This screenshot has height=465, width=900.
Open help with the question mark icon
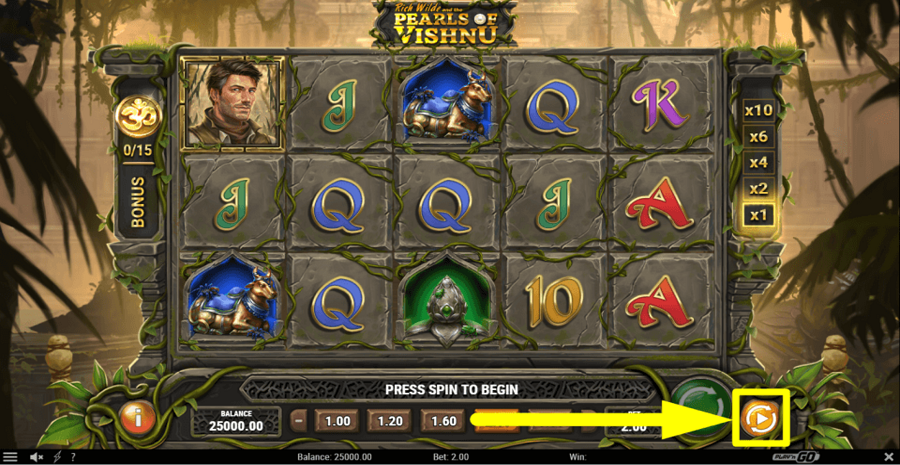click(72, 457)
